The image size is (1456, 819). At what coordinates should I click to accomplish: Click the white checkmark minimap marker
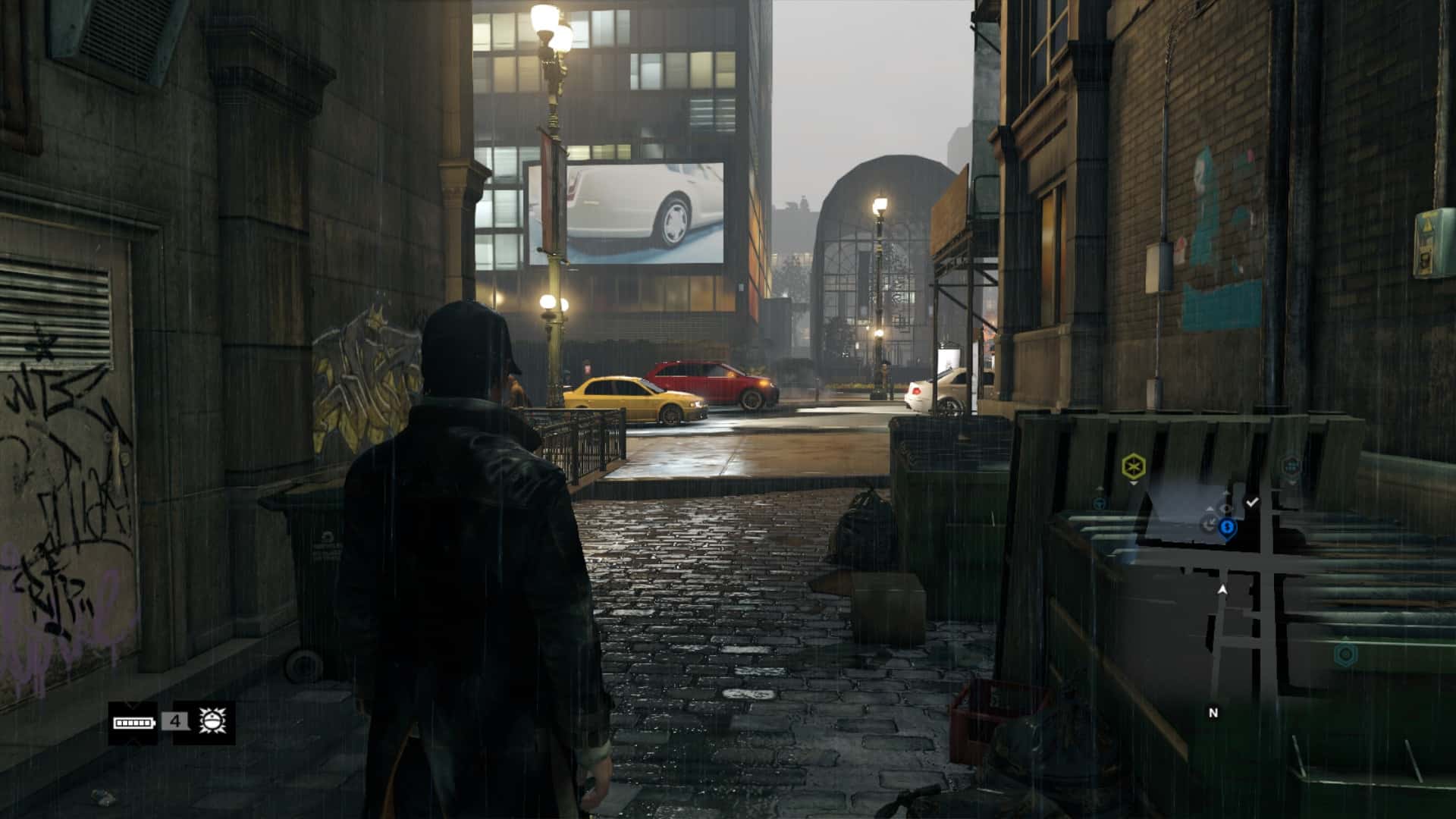point(1252,502)
